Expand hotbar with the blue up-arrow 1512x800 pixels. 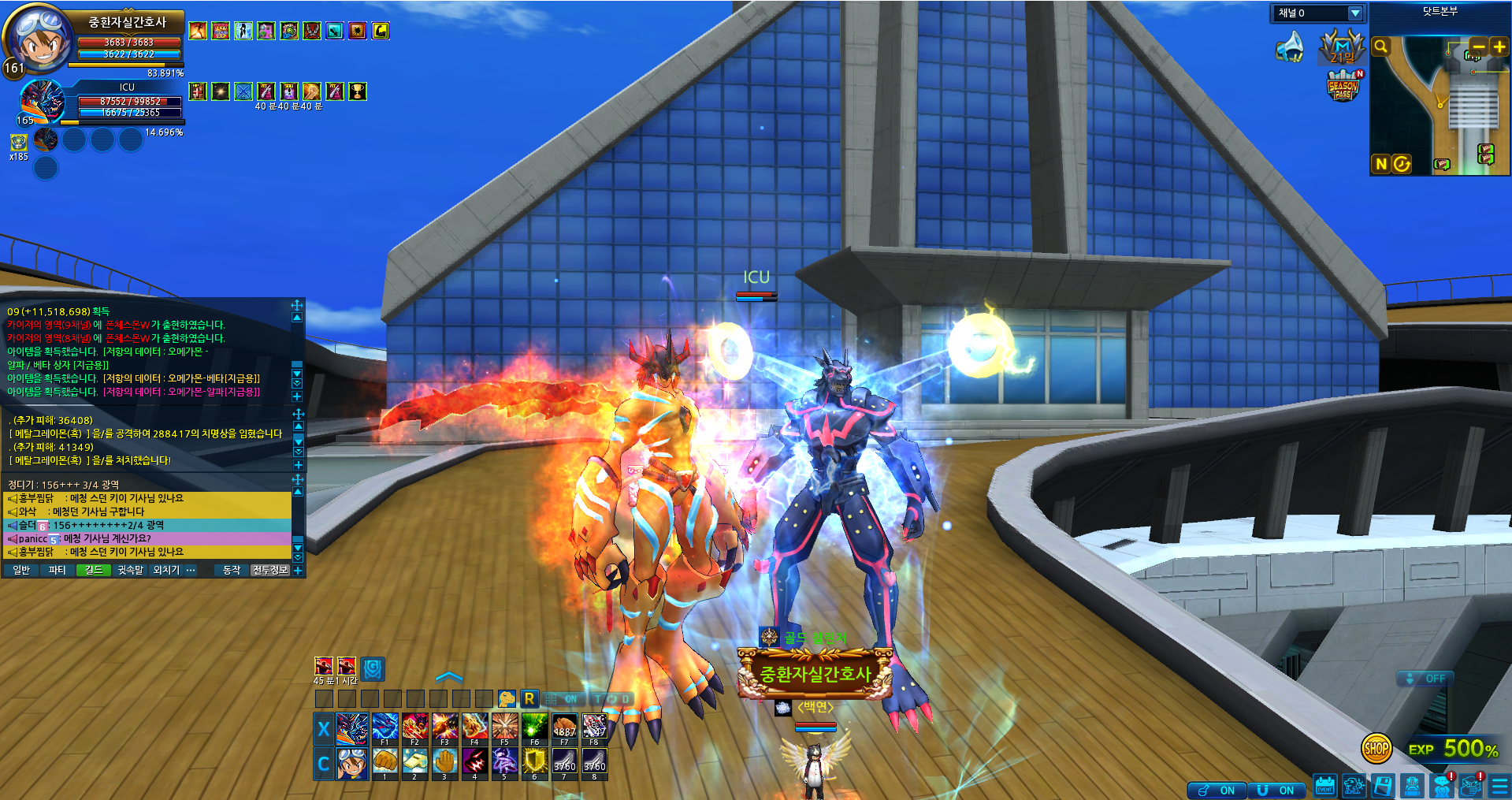tap(449, 677)
